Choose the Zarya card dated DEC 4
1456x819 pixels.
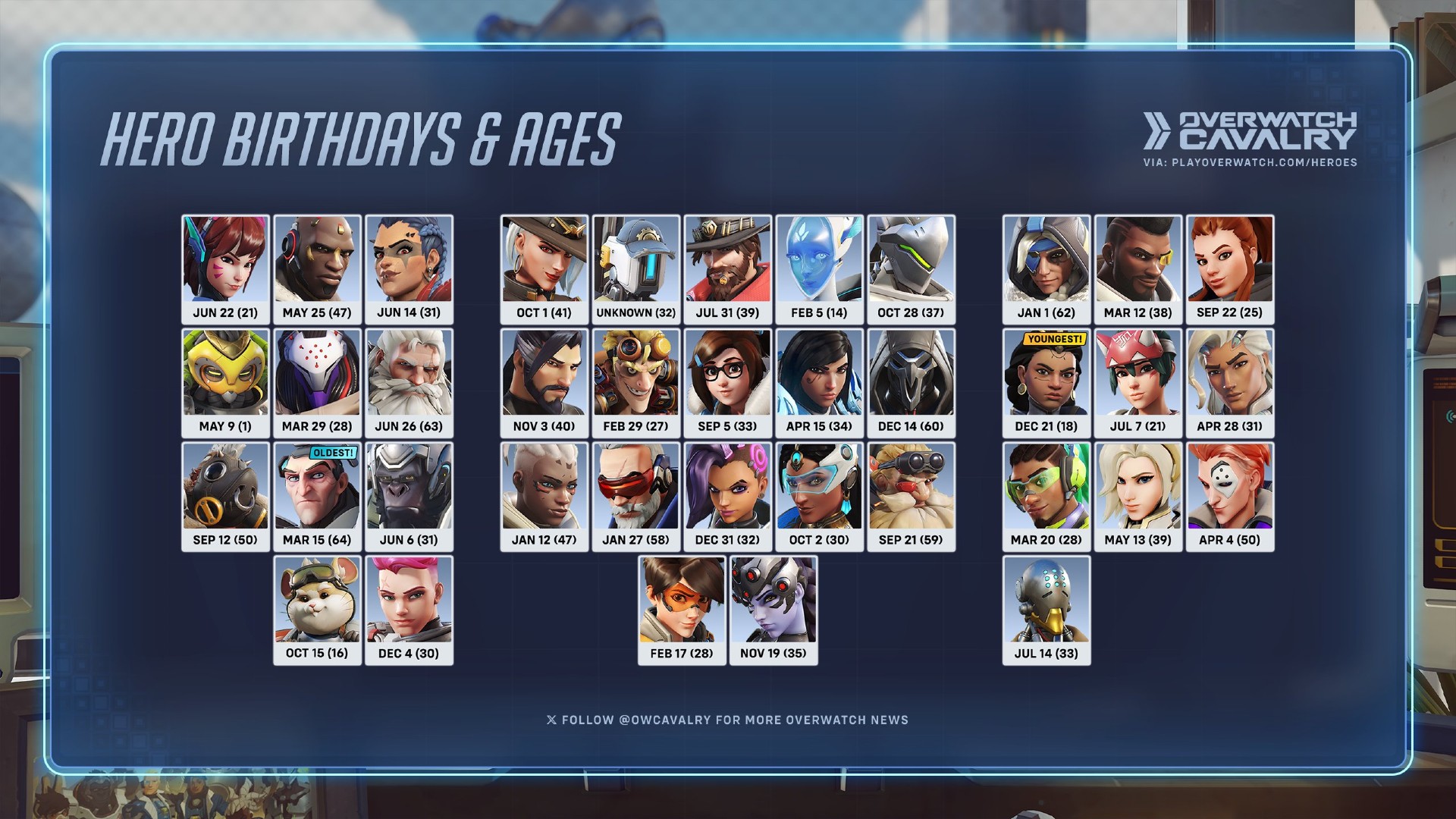[x=409, y=610]
